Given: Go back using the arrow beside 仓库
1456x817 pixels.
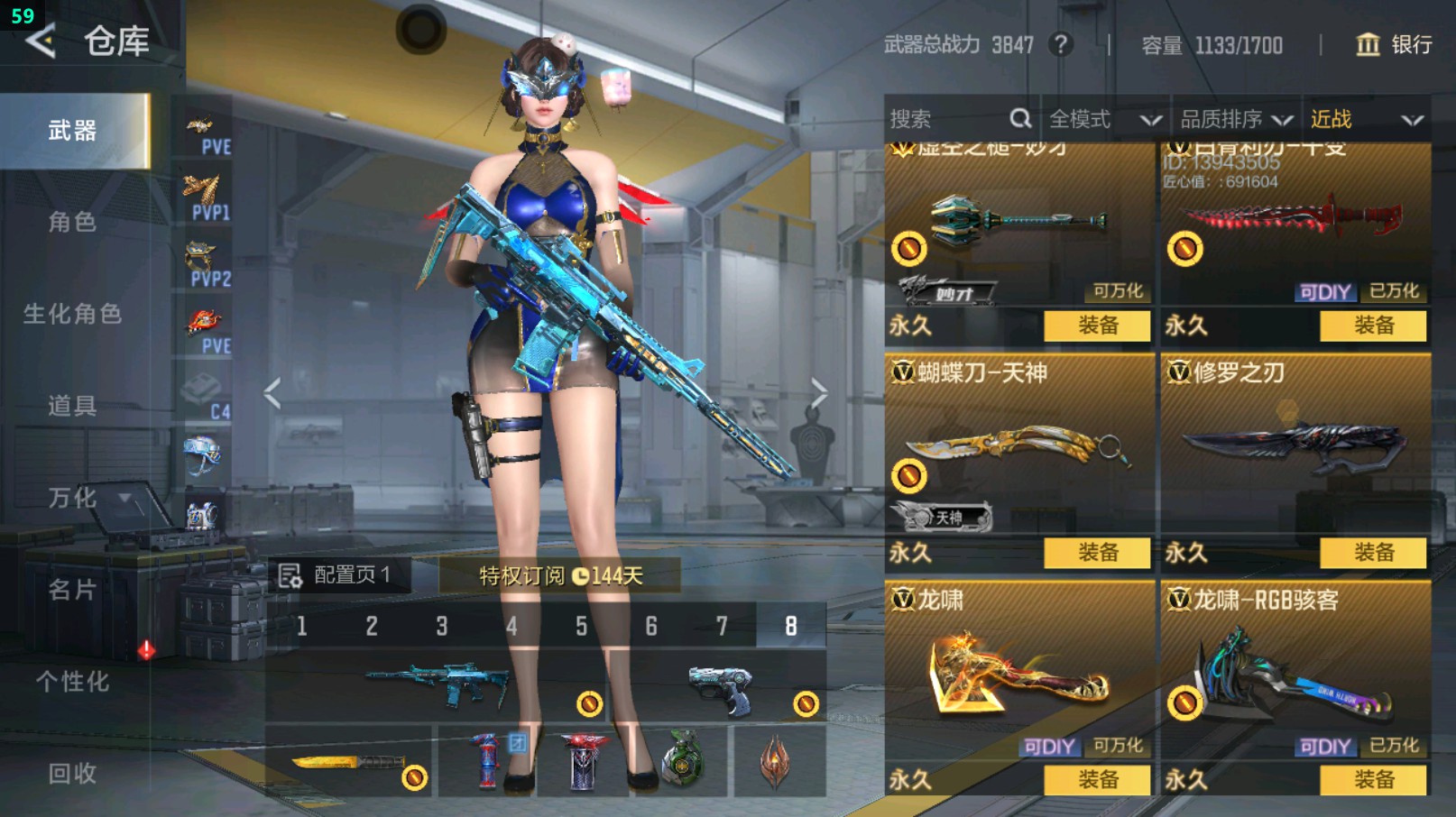Looking at the screenshot, I should coord(40,41).
